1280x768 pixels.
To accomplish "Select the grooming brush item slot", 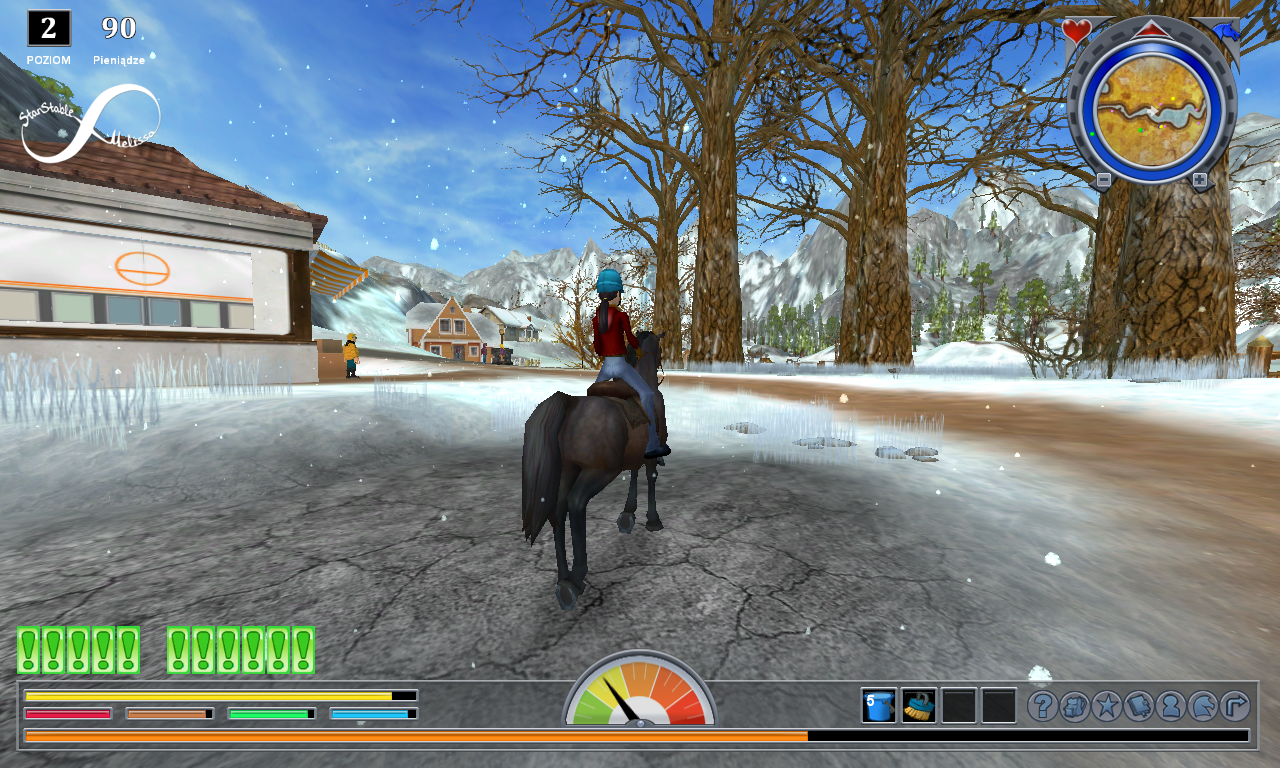I will coord(918,706).
